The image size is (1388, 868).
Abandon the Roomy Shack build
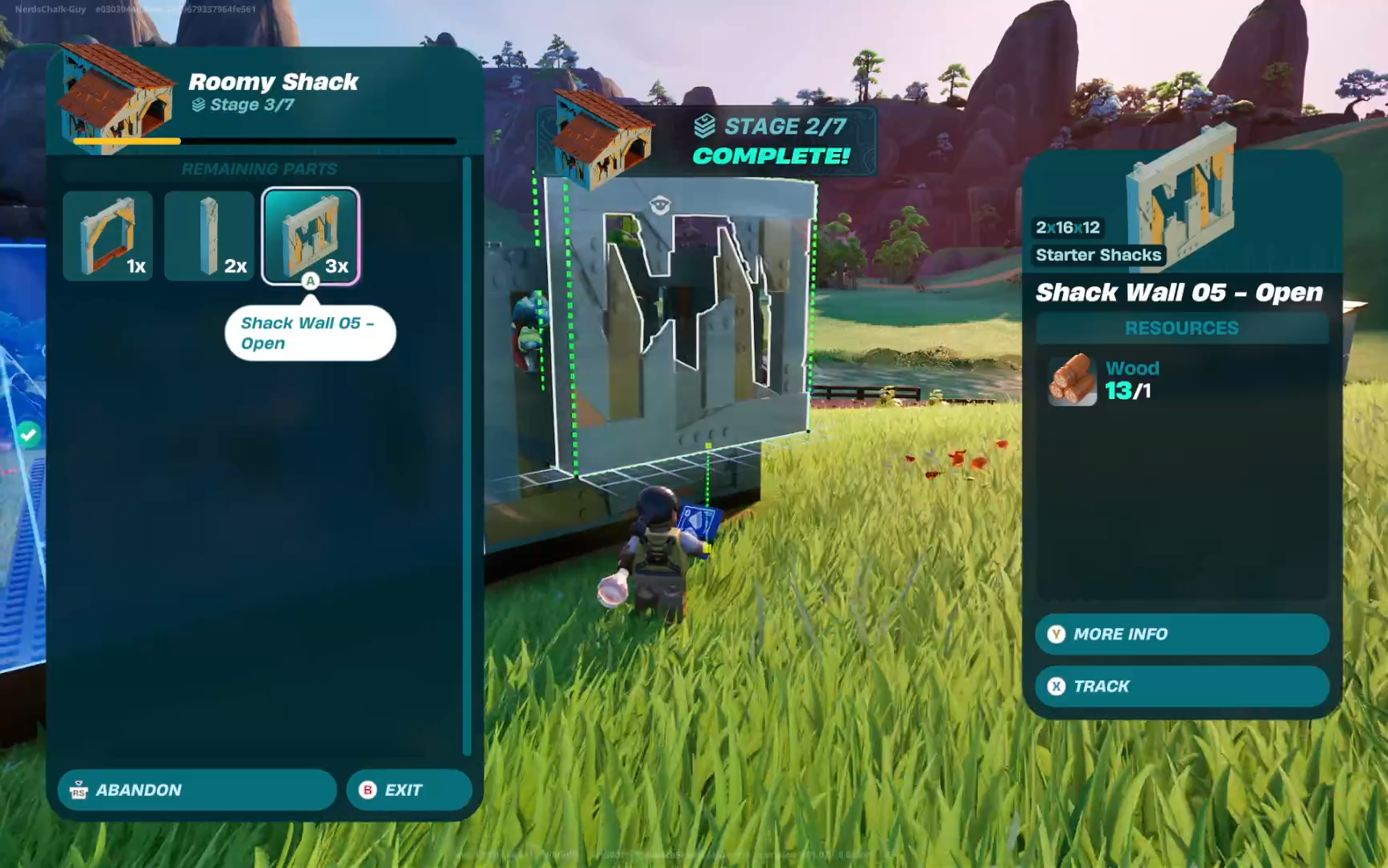[196, 790]
